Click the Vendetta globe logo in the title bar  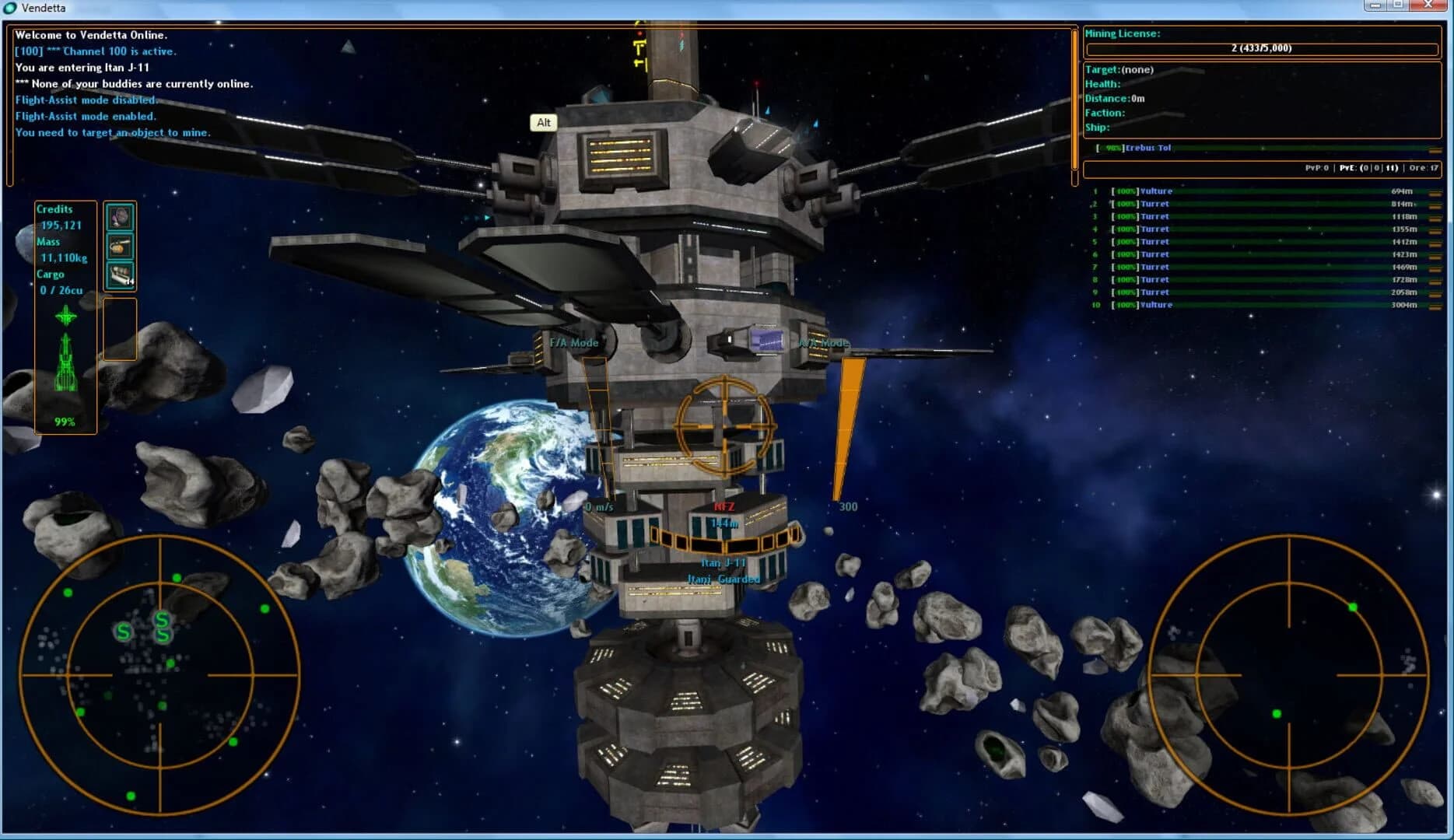pyautogui.click(x=9, y=8)
